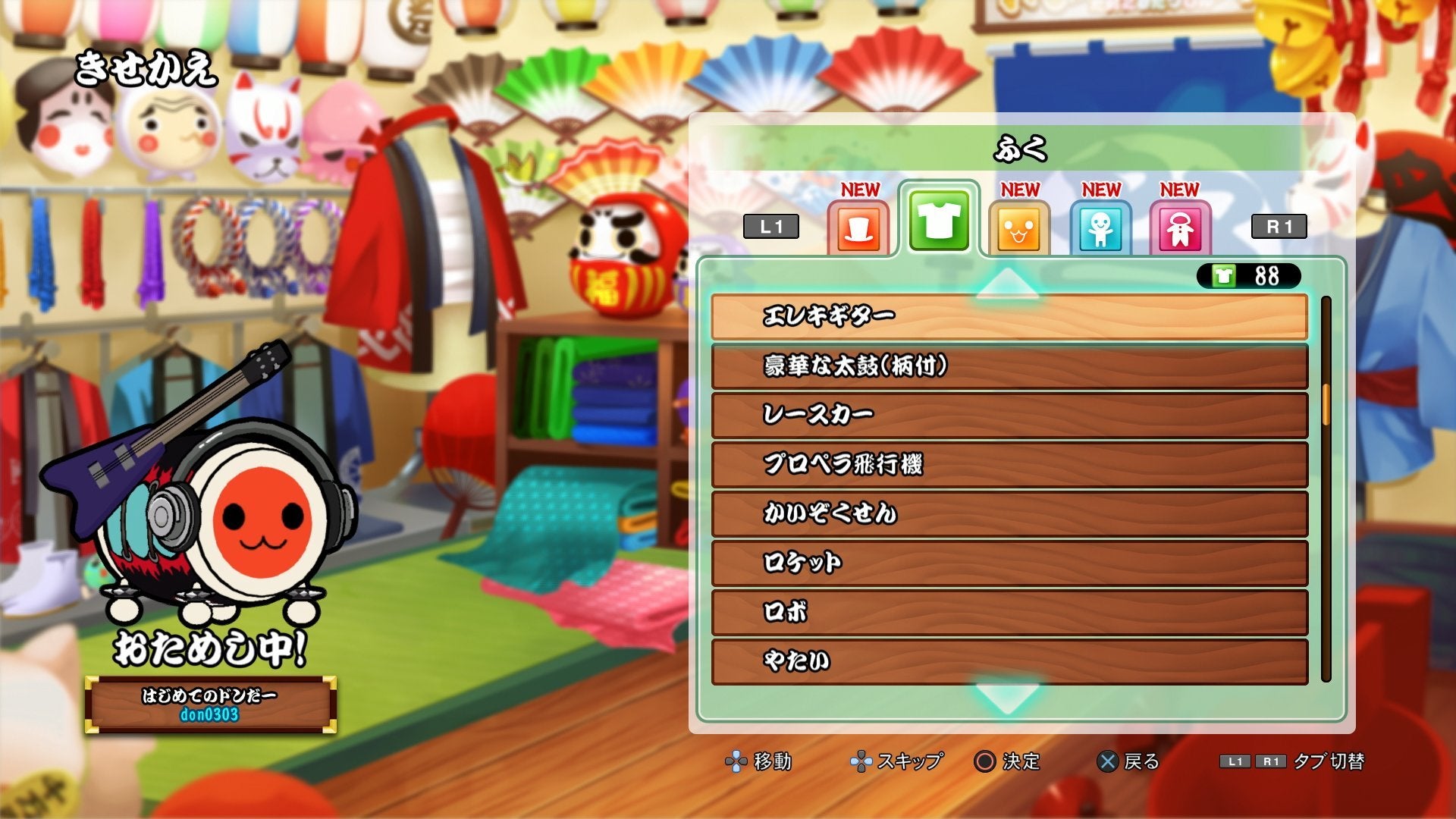Viewport: 1456px width, 819px height.
Task: Select the pink full outfit category icon
Action: click(1180, 227)
